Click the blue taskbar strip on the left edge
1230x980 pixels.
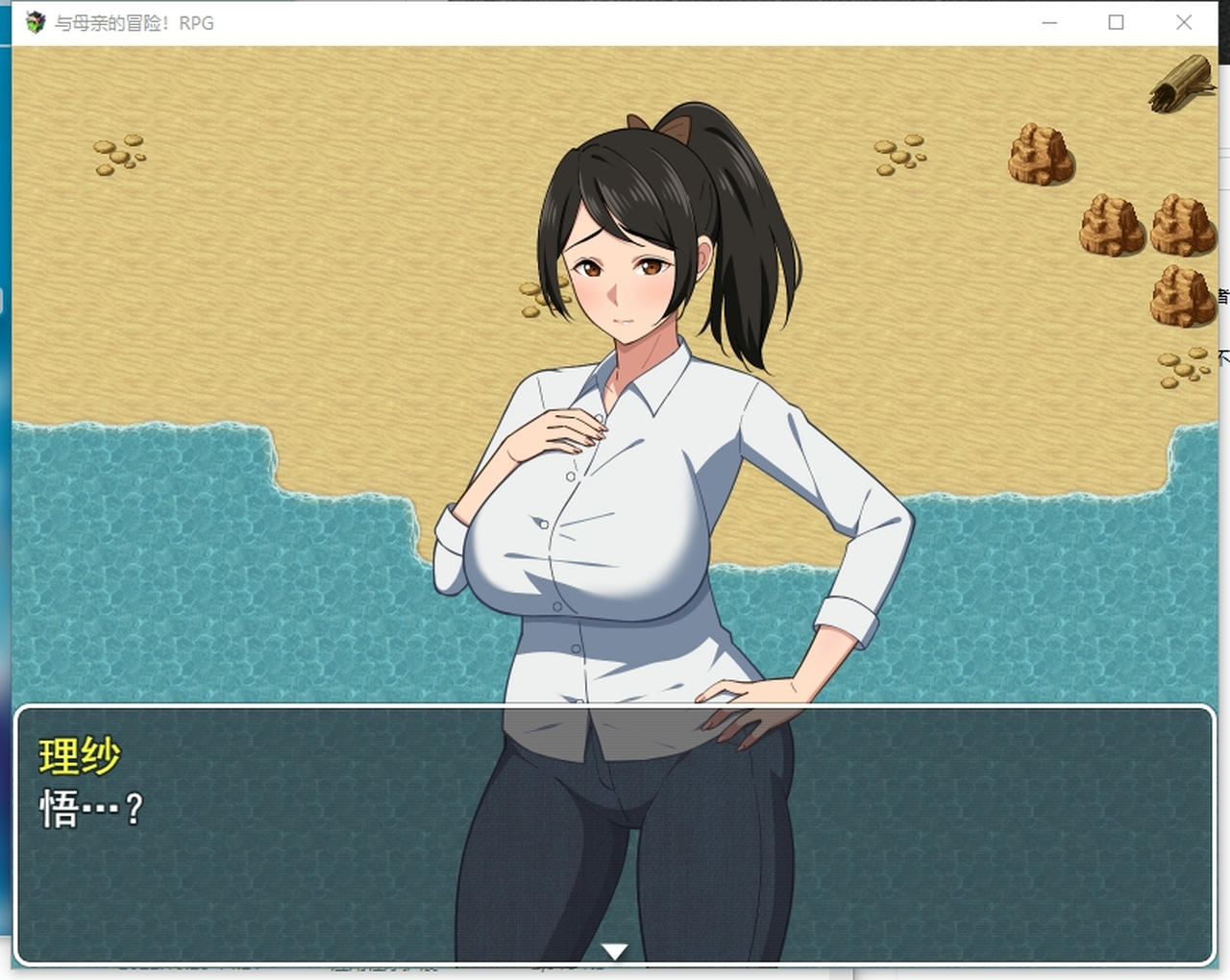4,480
